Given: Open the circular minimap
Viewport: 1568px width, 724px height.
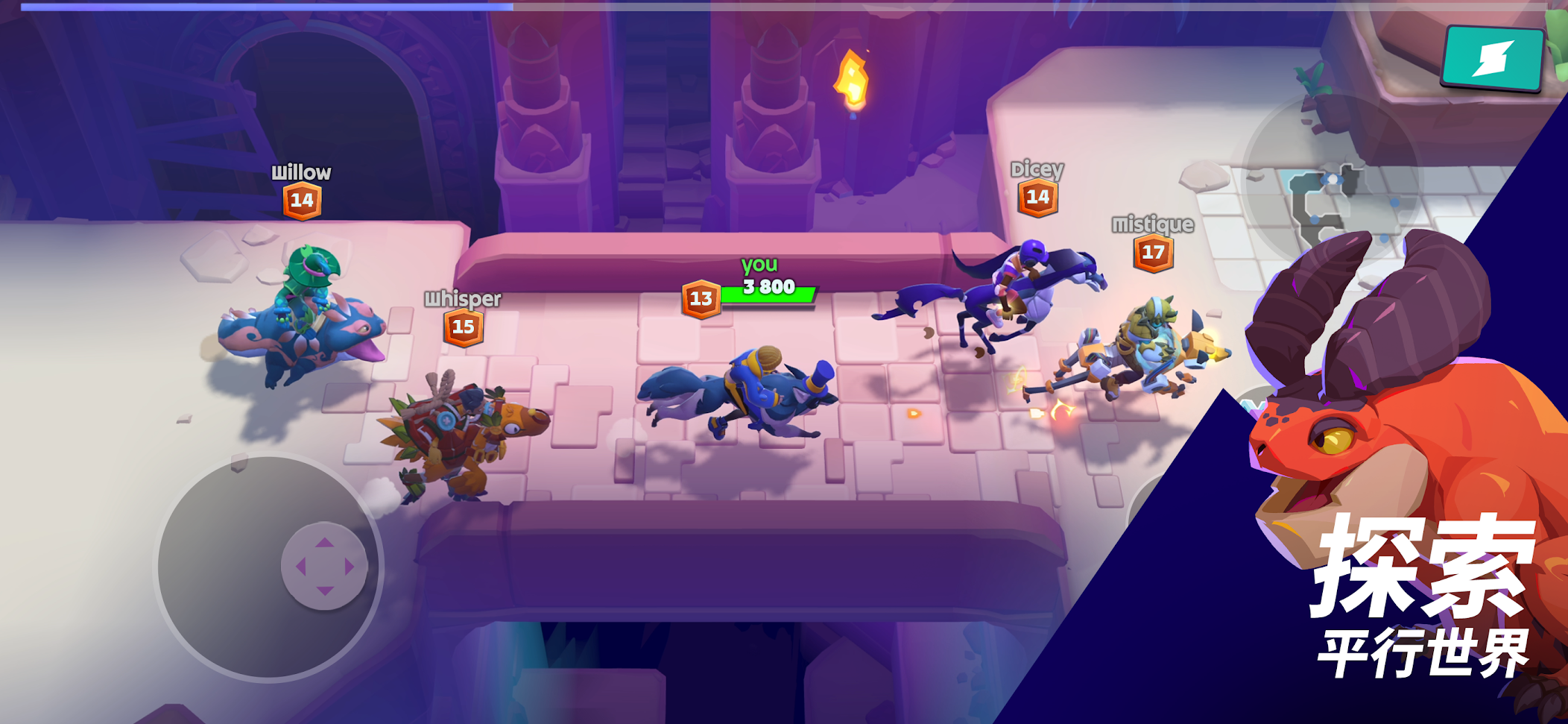Looking at the screenshot, I should click(1332, 181).
